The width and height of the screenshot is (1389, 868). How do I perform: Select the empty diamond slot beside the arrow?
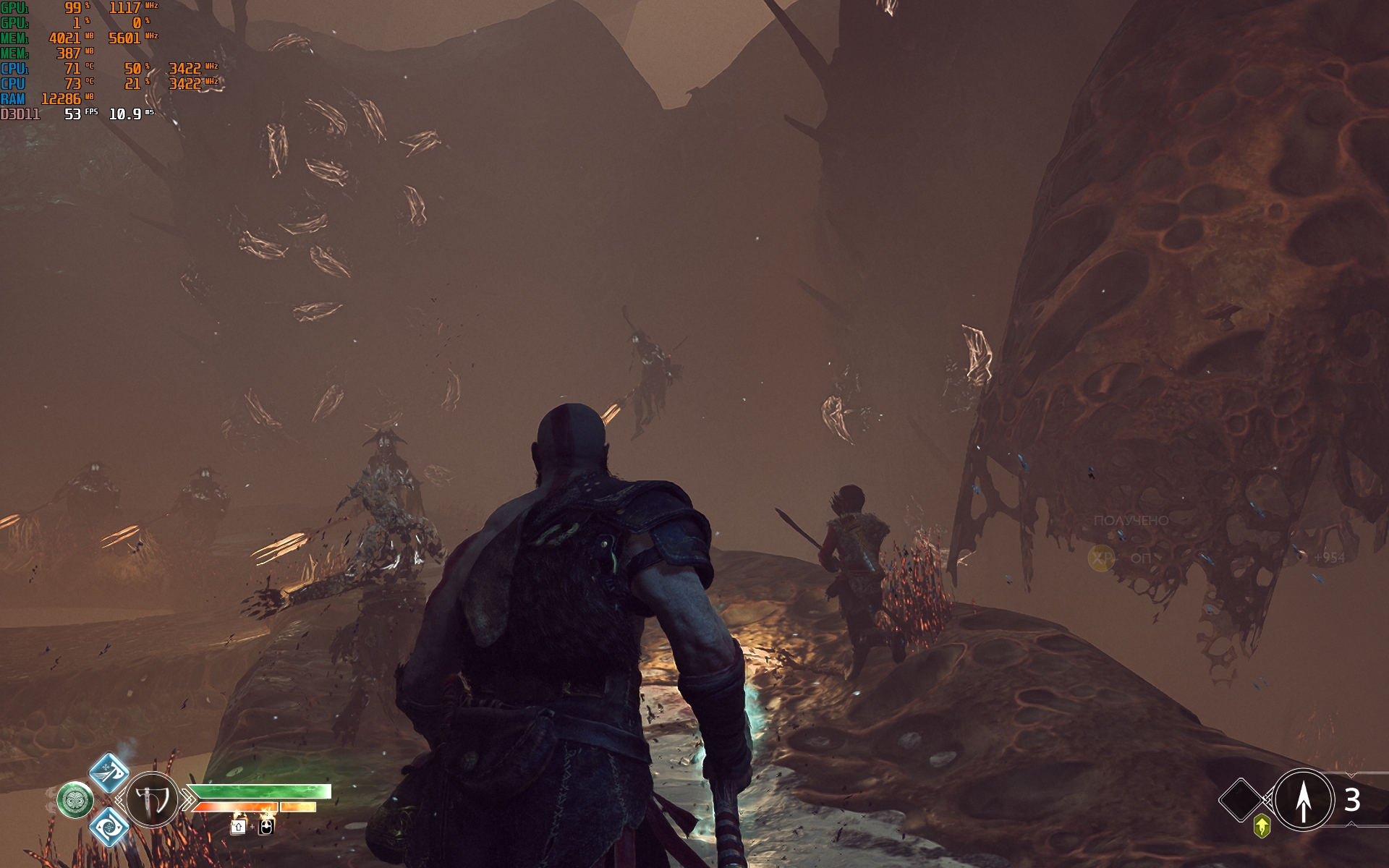1241,800
